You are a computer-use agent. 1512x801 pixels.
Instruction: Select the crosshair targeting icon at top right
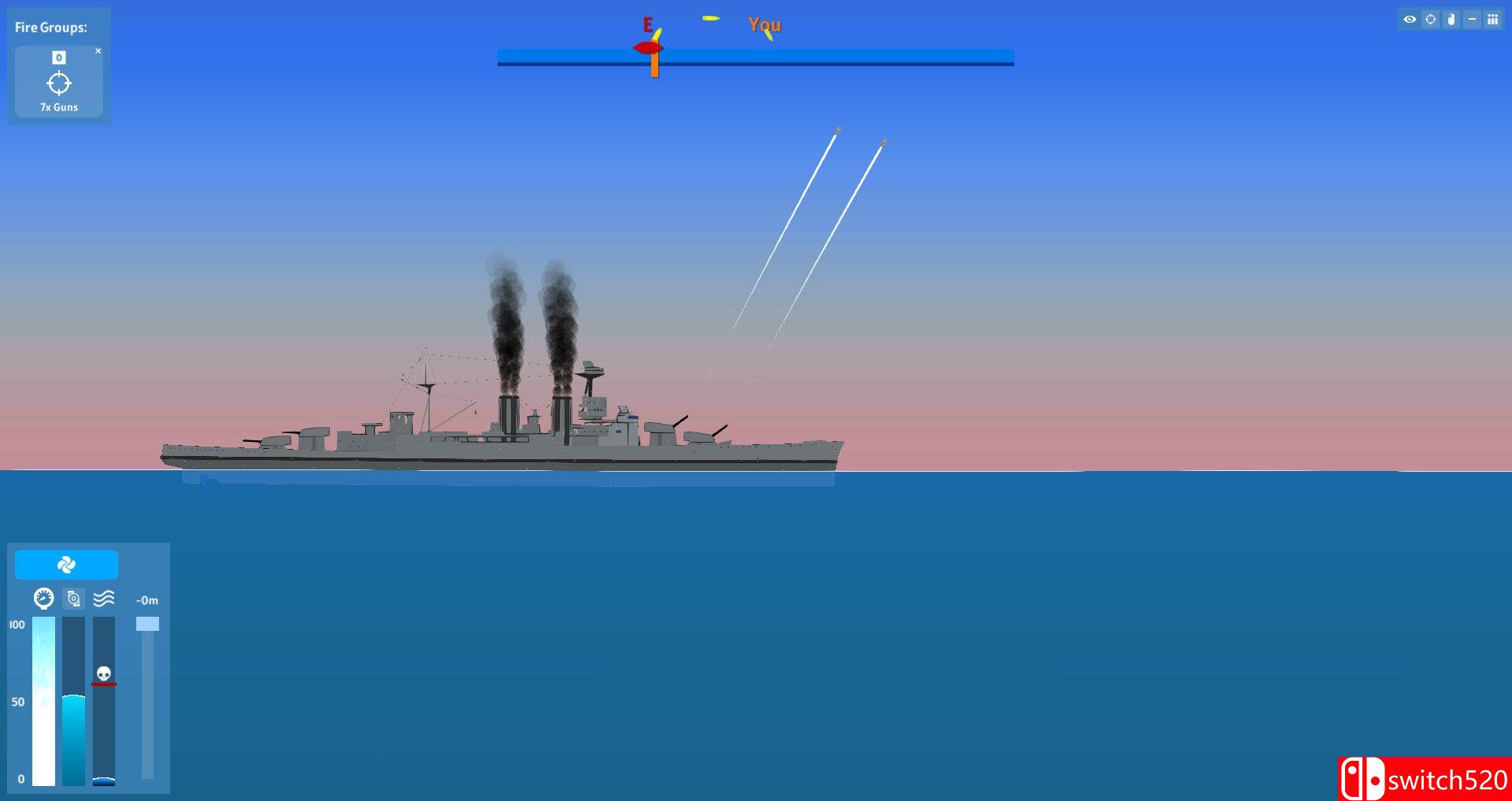(1430, 20)
